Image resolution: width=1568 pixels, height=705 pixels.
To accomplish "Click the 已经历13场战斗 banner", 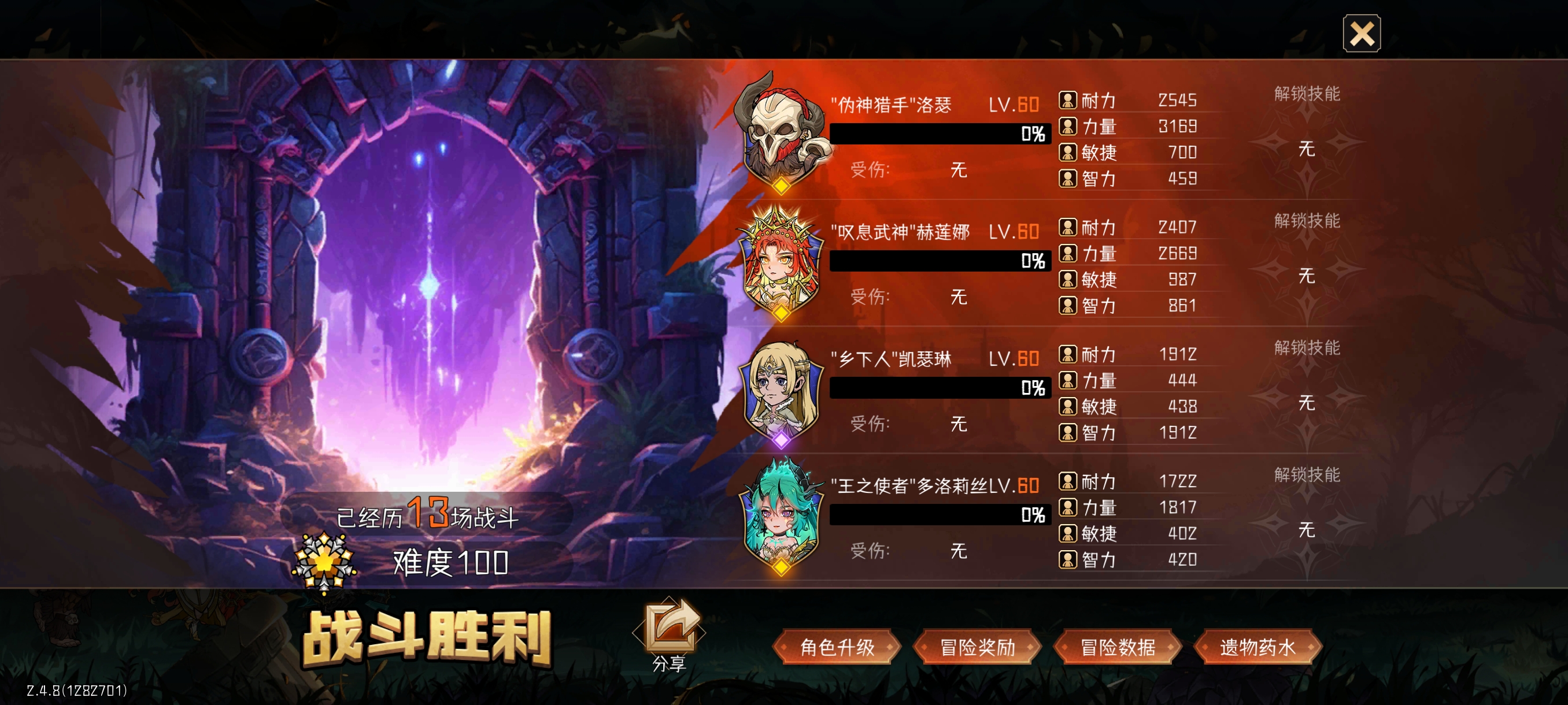I will (426, 514).
